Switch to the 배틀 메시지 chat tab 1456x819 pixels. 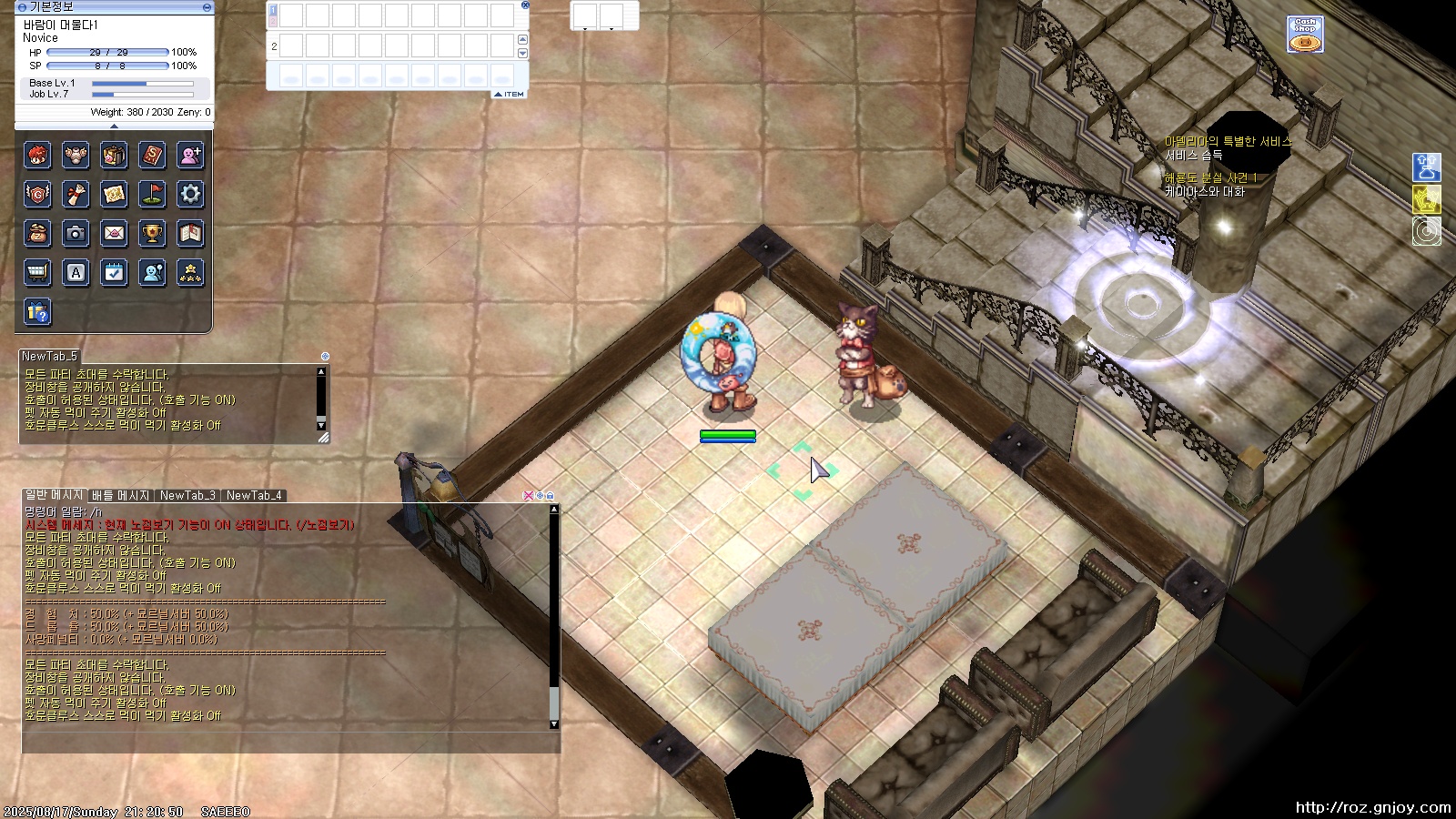pyautogui.click(x=120, y=496)
